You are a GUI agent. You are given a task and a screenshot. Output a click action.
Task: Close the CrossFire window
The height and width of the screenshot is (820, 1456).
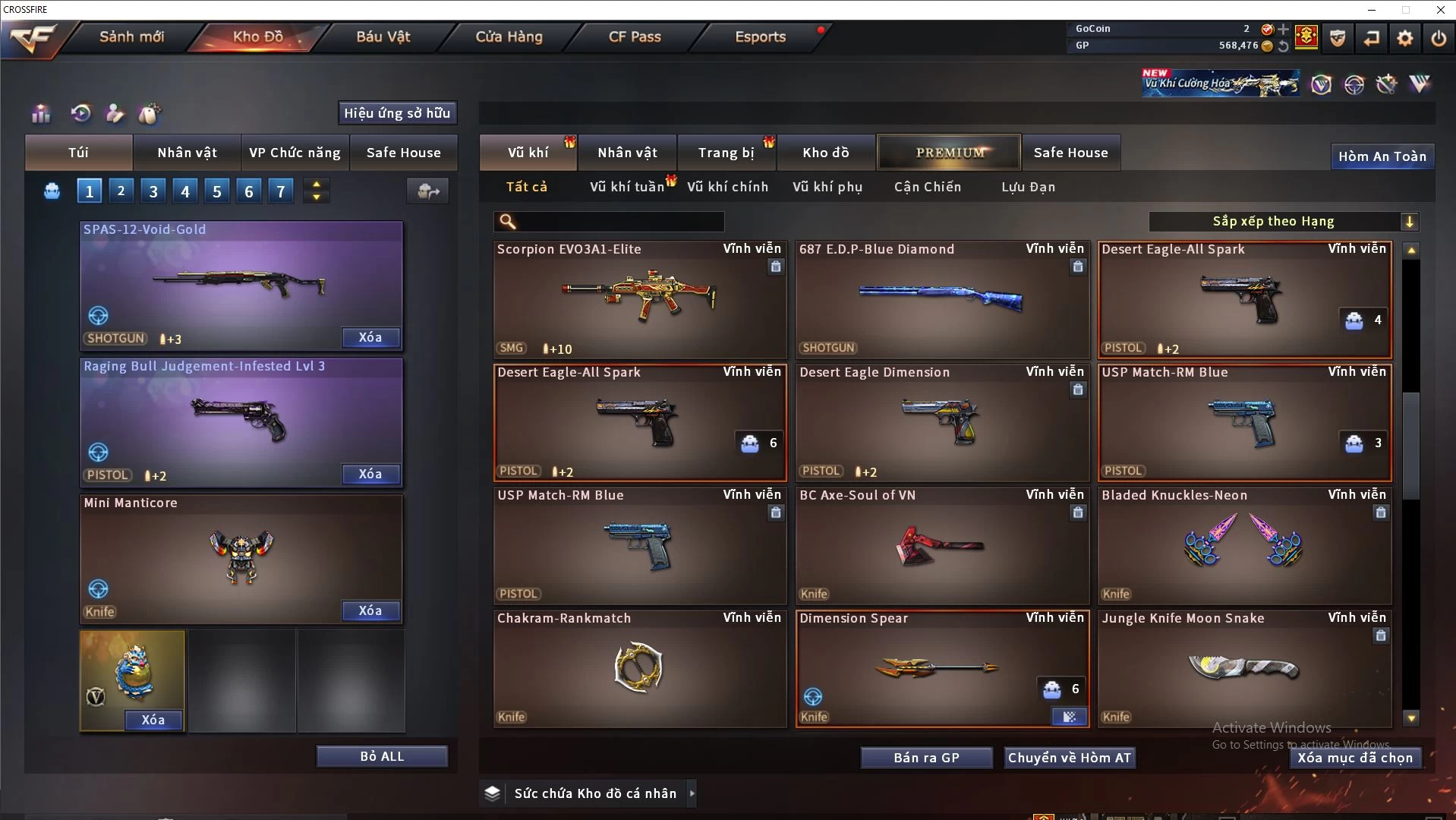coord(1440,10)
